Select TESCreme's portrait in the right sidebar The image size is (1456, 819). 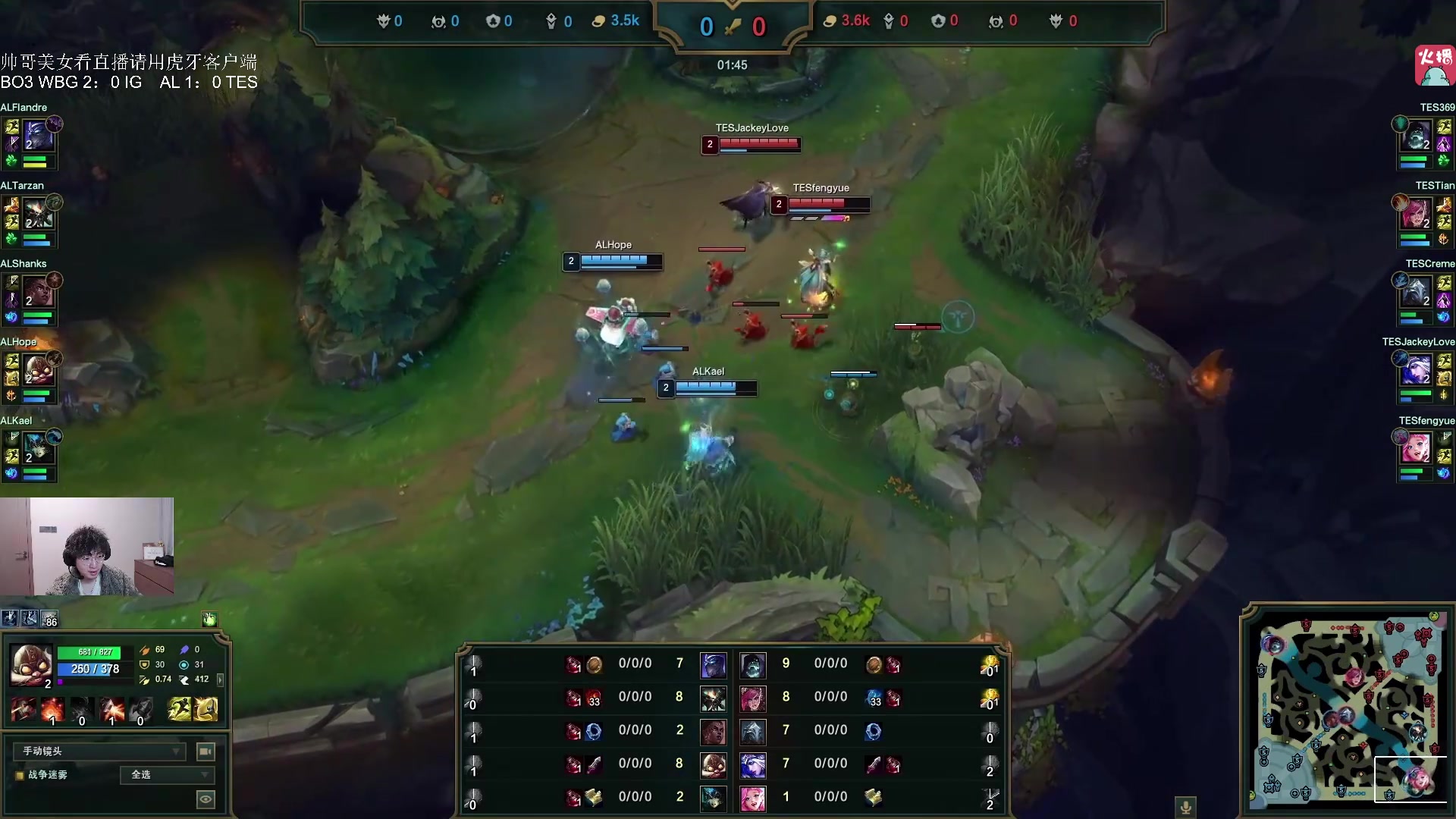coord(1417,293)
